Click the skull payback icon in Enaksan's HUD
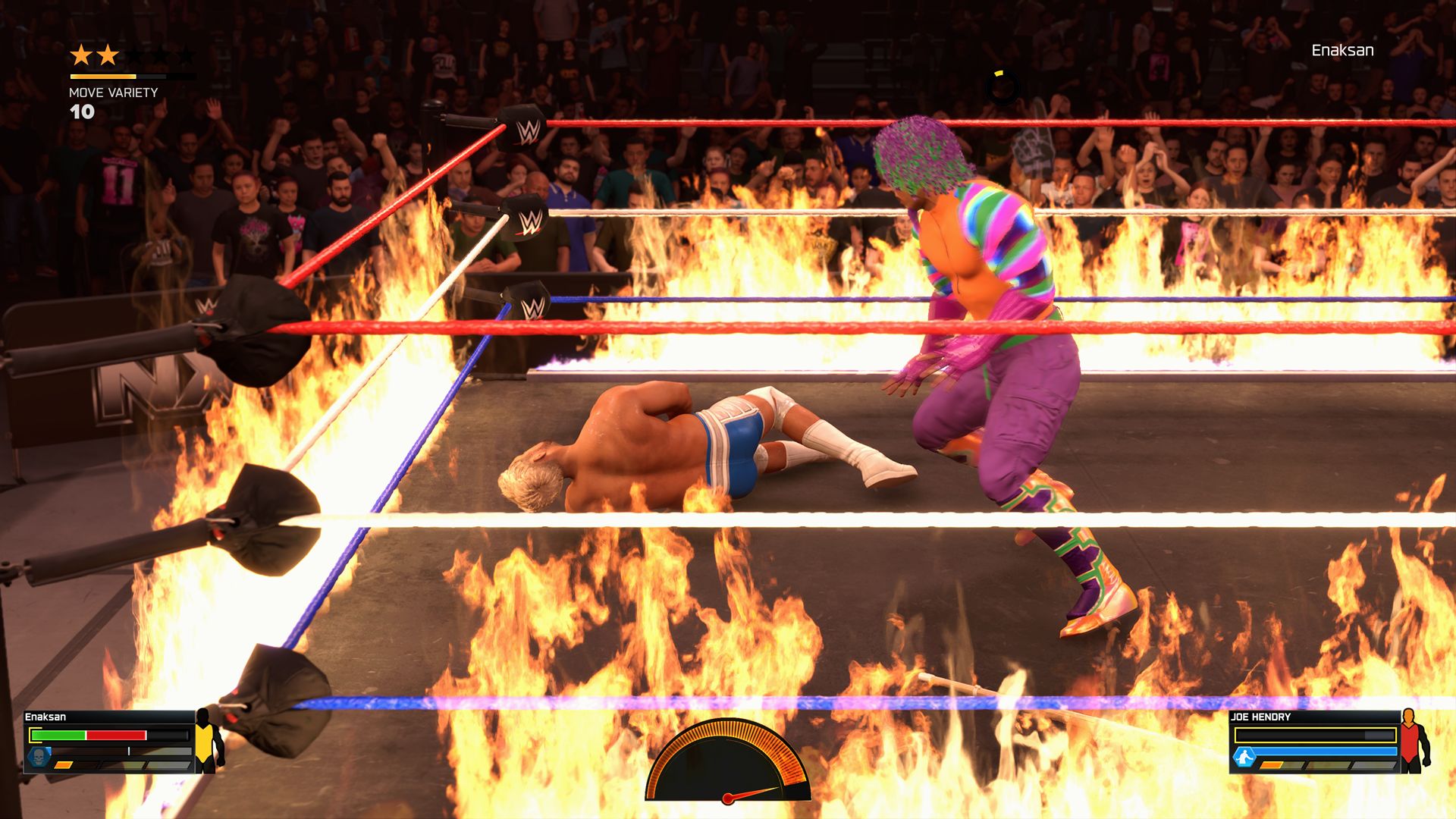Image resolution: width=1456 pixels, height=819 pixels. 39,755
